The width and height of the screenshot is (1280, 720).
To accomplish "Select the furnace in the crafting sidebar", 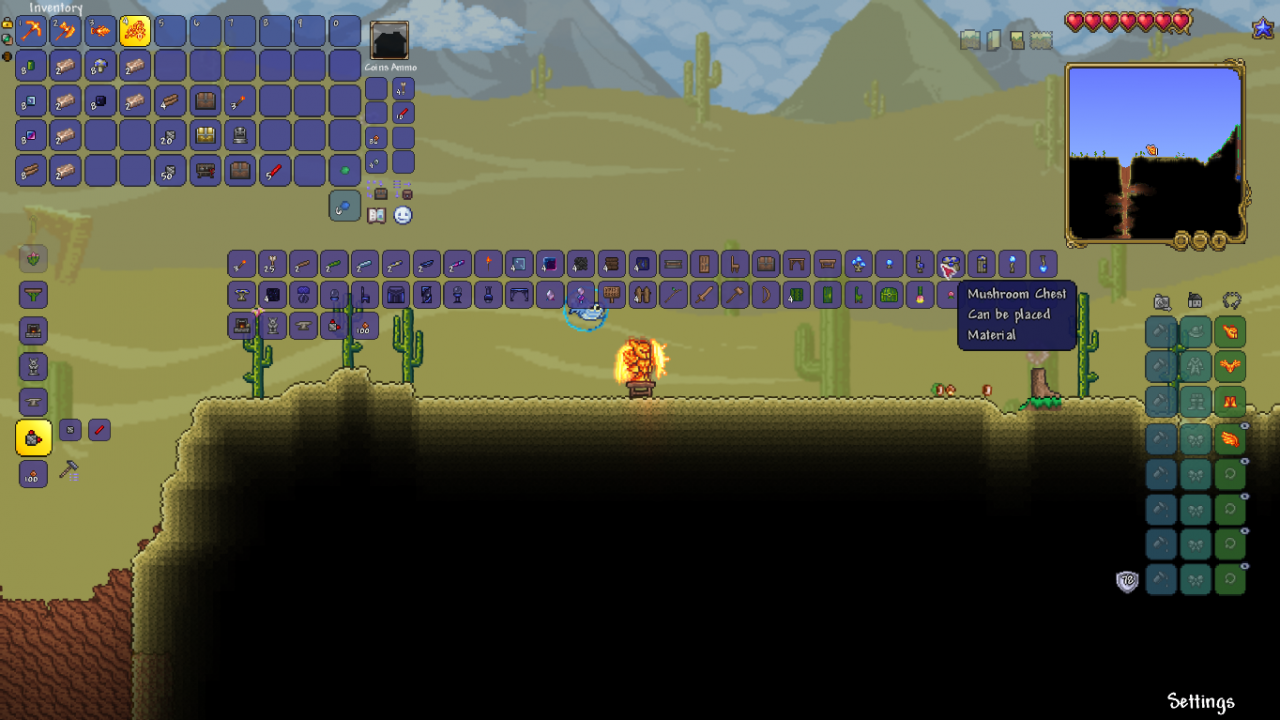I will pyautogui.click(x=34, y=330).
